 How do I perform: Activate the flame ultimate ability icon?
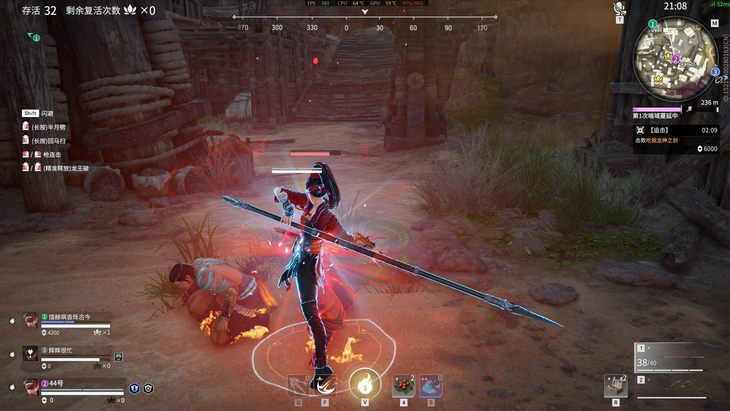coord(363,383)
